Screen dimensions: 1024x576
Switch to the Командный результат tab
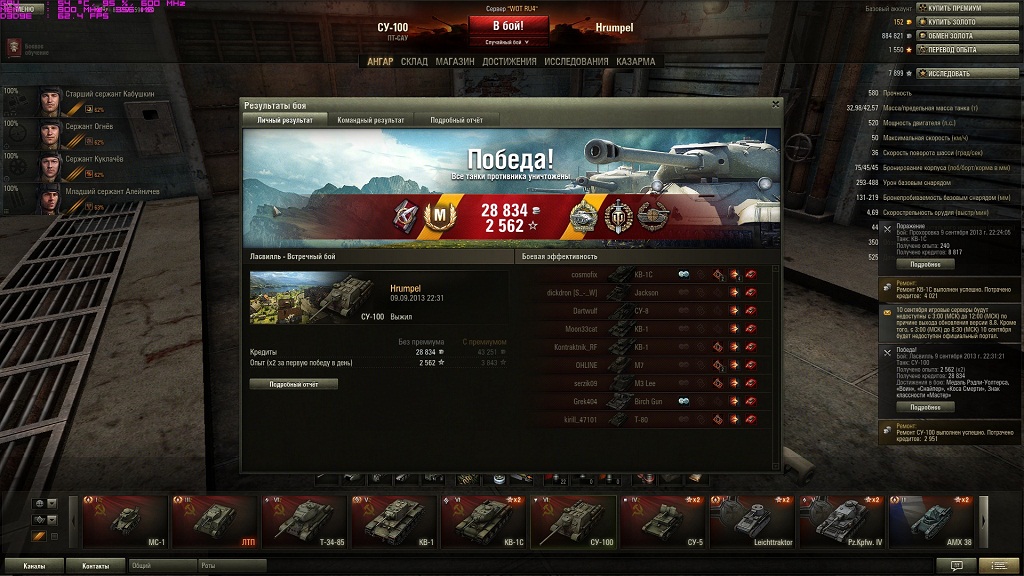pyautogui.click(x=371, y=120)
